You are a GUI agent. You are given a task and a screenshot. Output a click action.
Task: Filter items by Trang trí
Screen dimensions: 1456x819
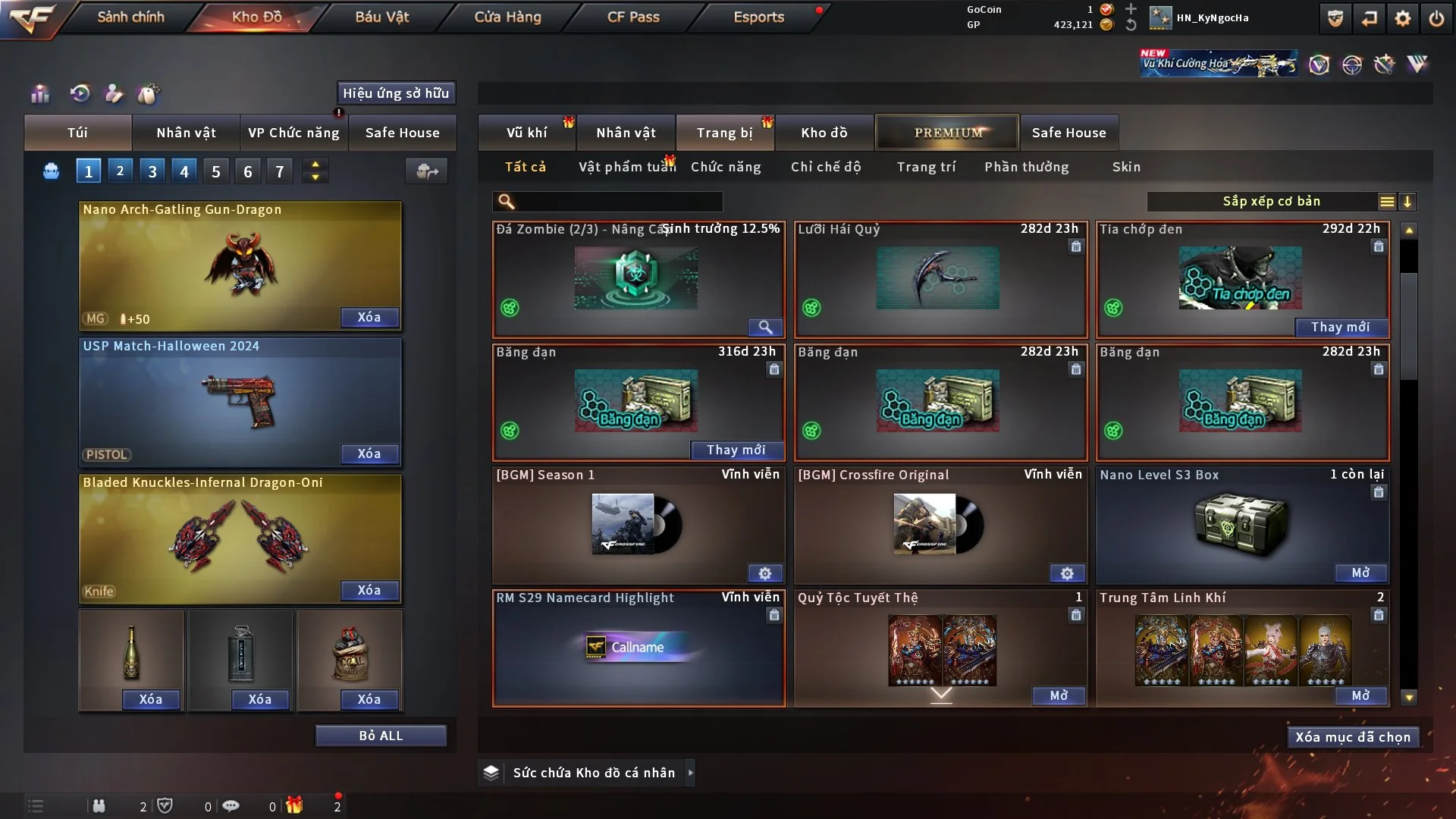coord(926,167)
